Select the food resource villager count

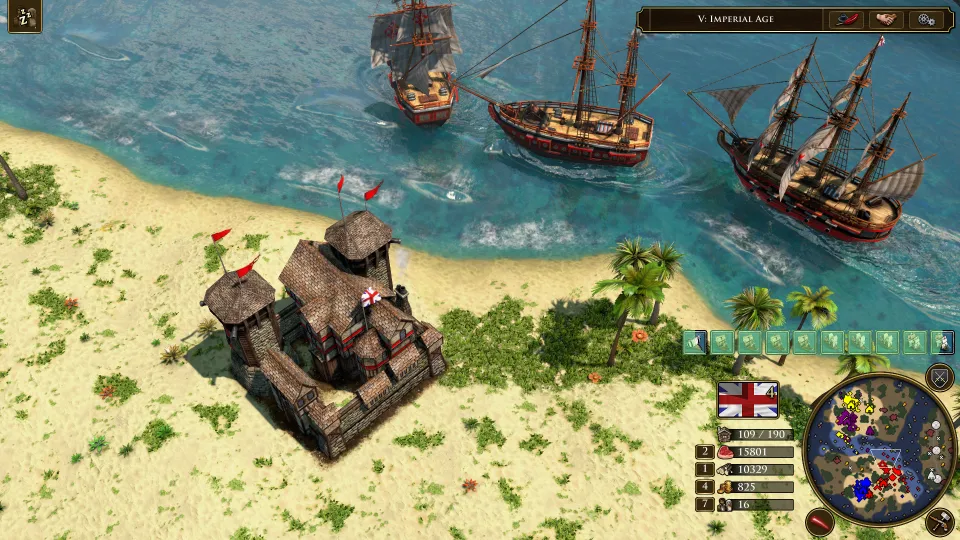tap(703, 452)
